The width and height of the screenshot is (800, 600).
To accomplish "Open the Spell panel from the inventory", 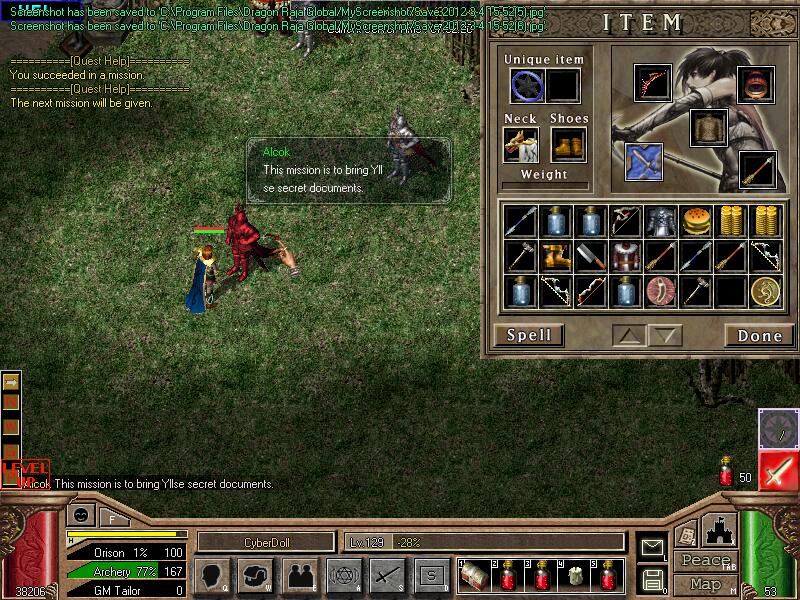I will (x=528, y=335).
